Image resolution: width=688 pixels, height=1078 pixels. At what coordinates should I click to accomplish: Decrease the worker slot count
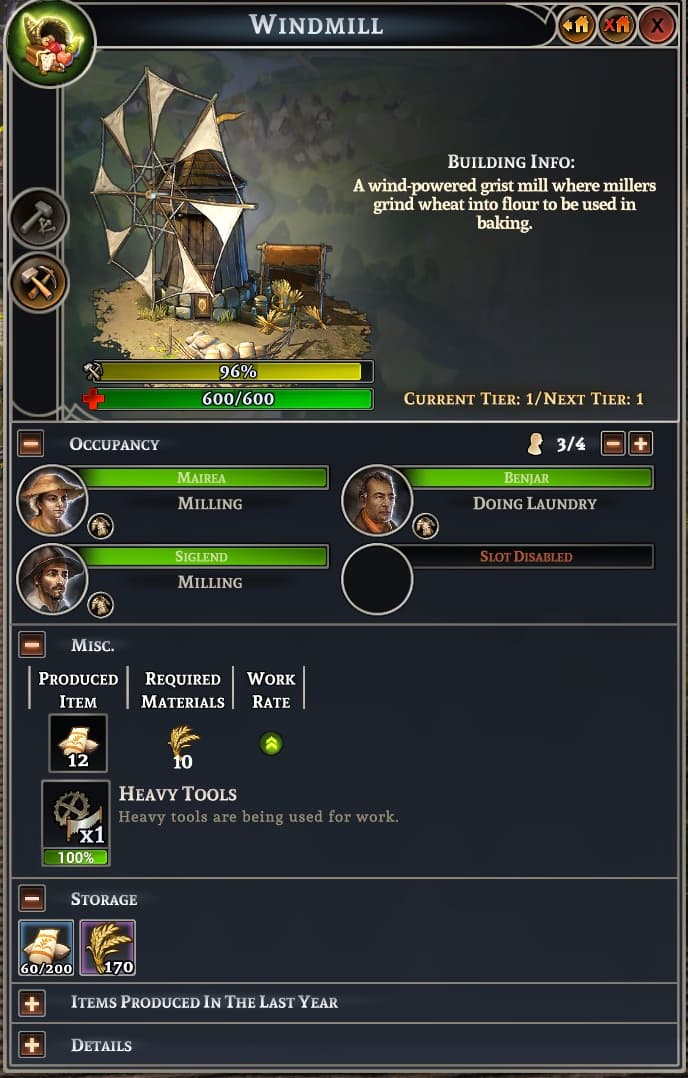click(x=613, y=443)
